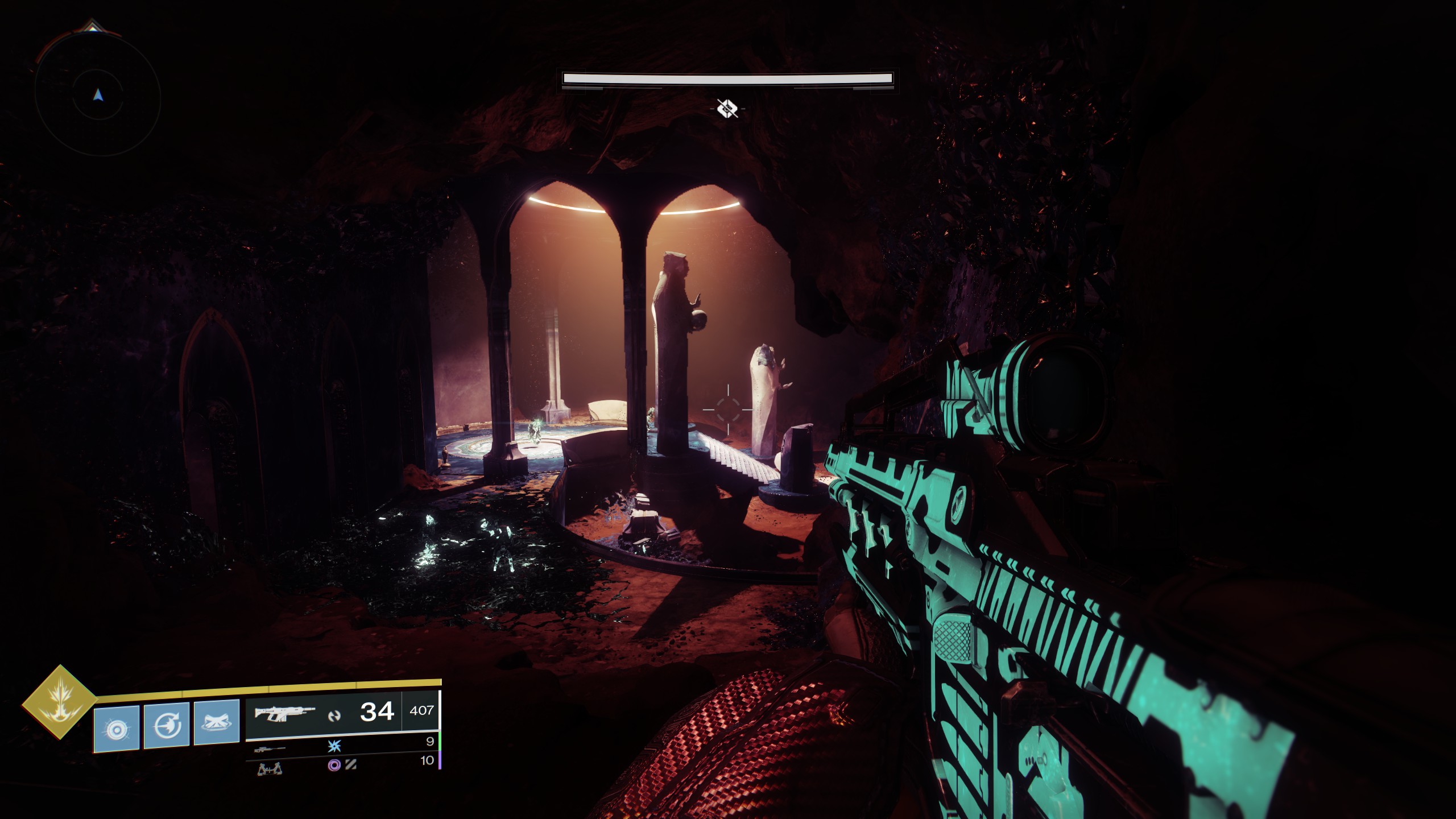The height and width of the screenshot is (819, 1456).
Task: Equip the heavy bow weapon slot
Action: (270, 769)
